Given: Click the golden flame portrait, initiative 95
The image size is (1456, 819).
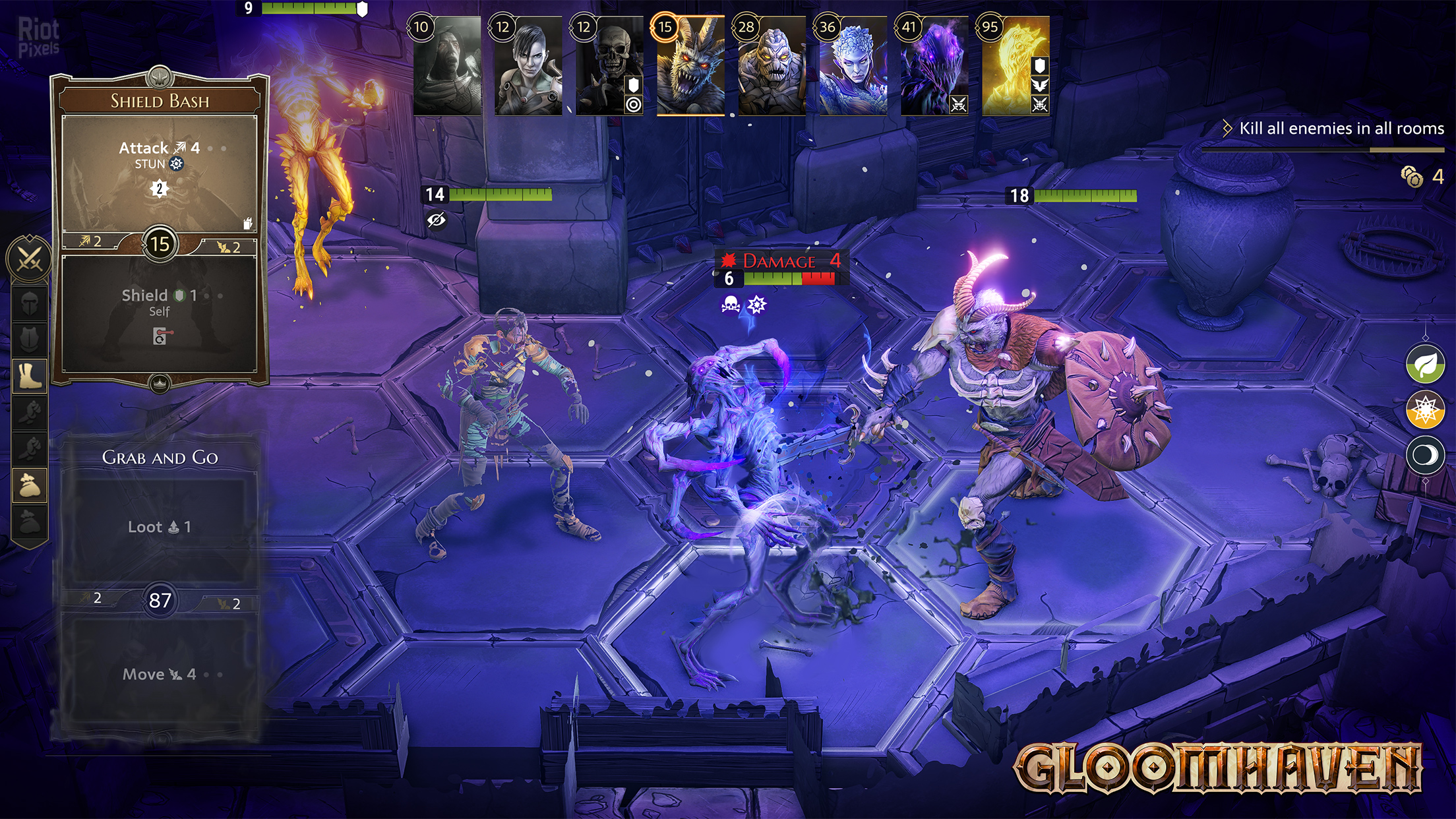Looking at the screenshot, I should click(1015, 66).
